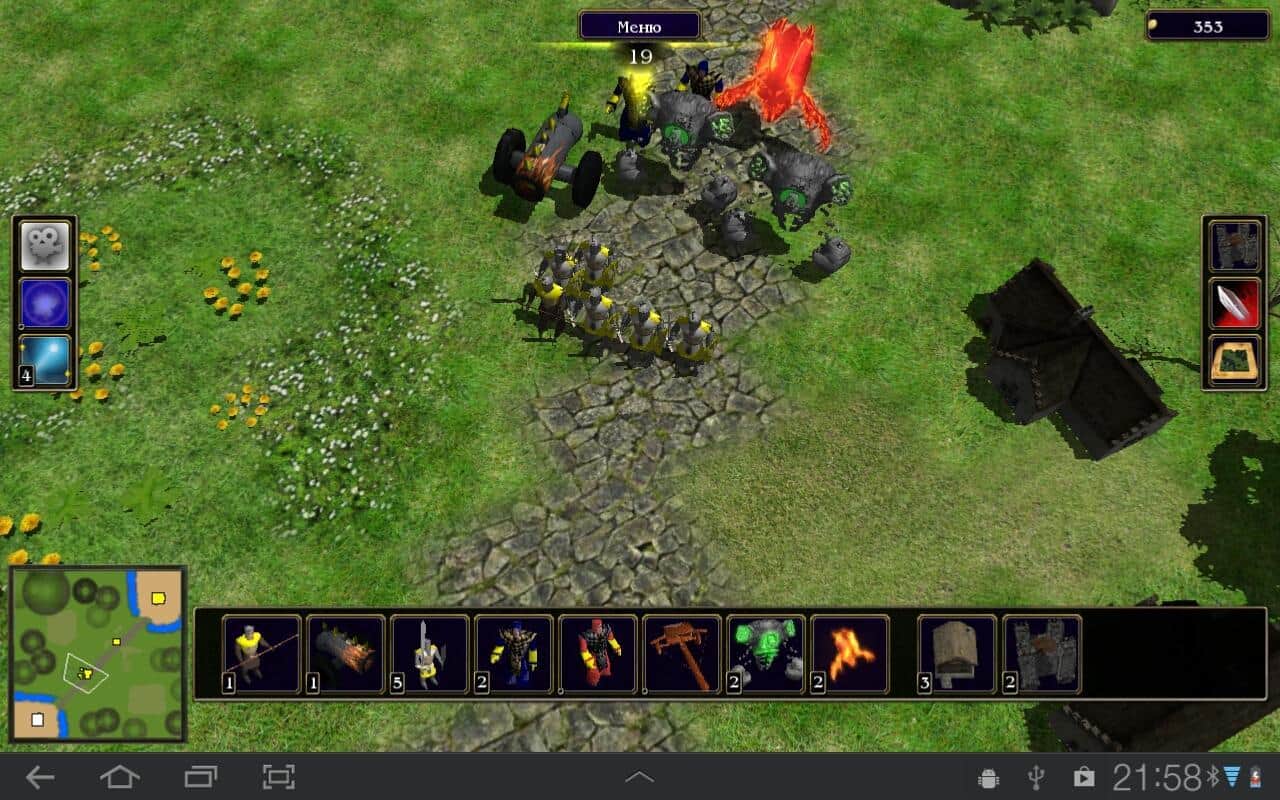Click the castle icon on right panel
This screenshot has width=1280, height=800.
(x=1235, y=246)
